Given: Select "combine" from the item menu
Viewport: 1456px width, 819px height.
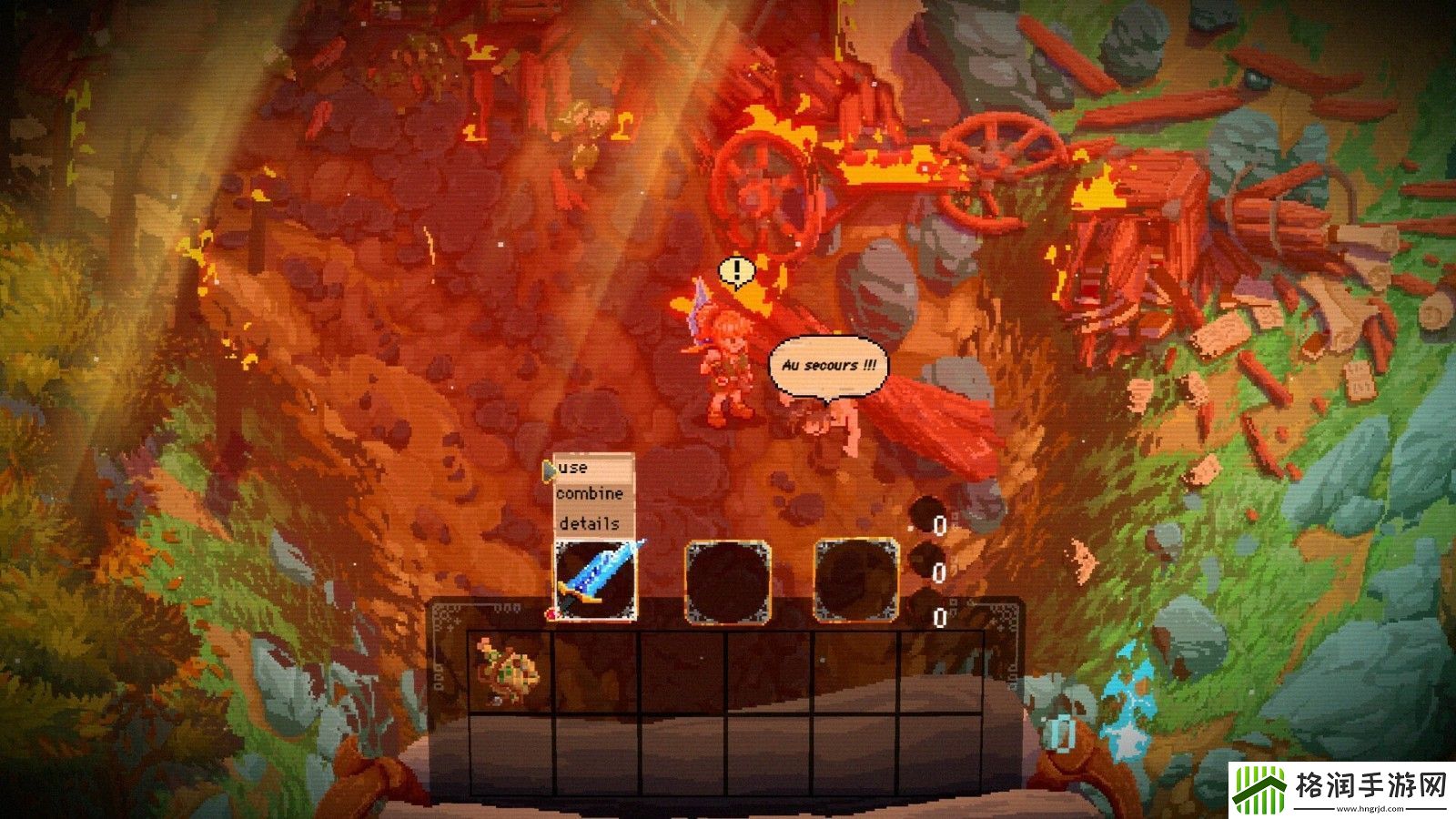Looking at the screenshot, I should pyautogui.click(x=590, y=494).
